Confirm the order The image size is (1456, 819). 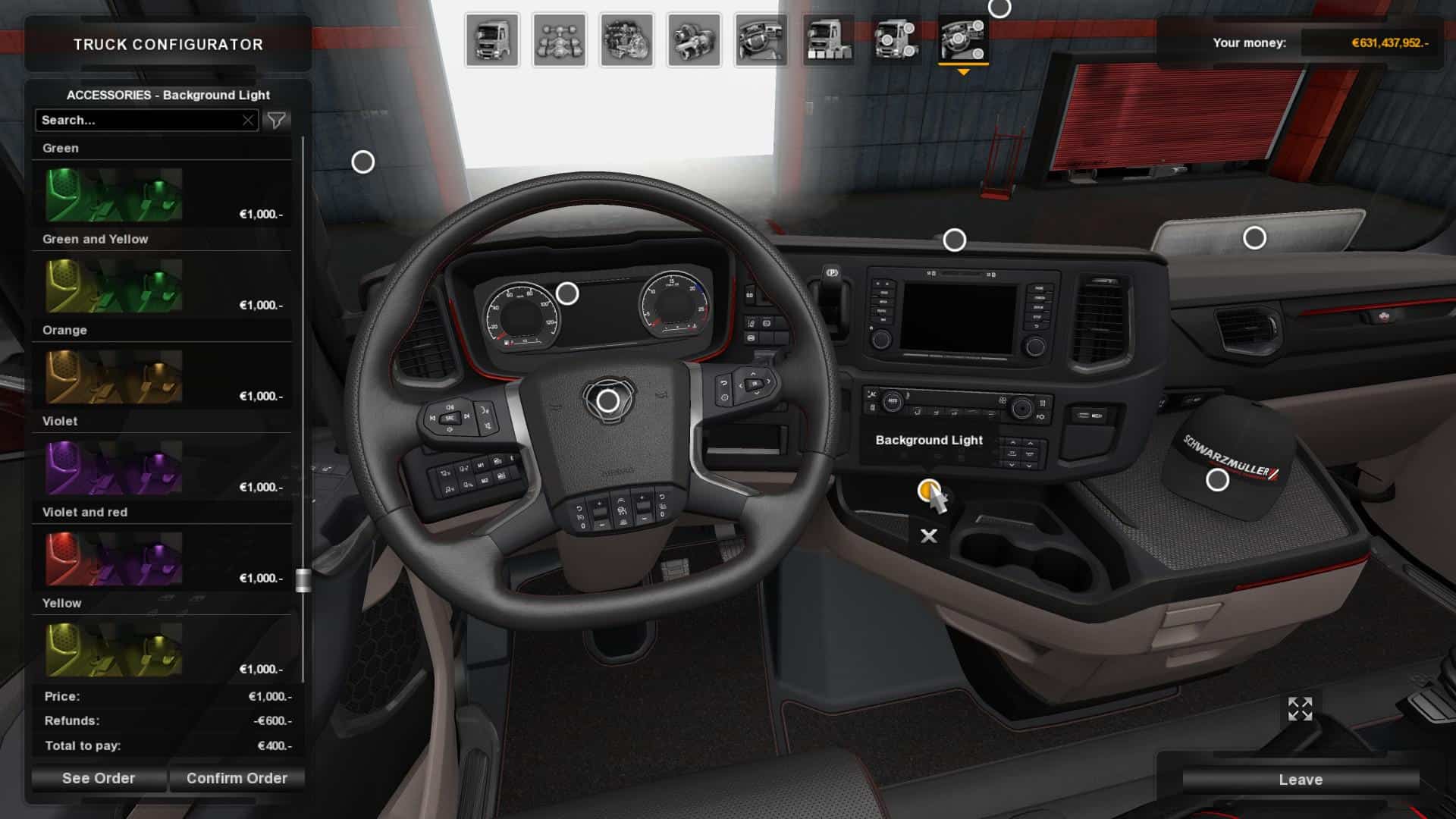[x=237, y=778]
